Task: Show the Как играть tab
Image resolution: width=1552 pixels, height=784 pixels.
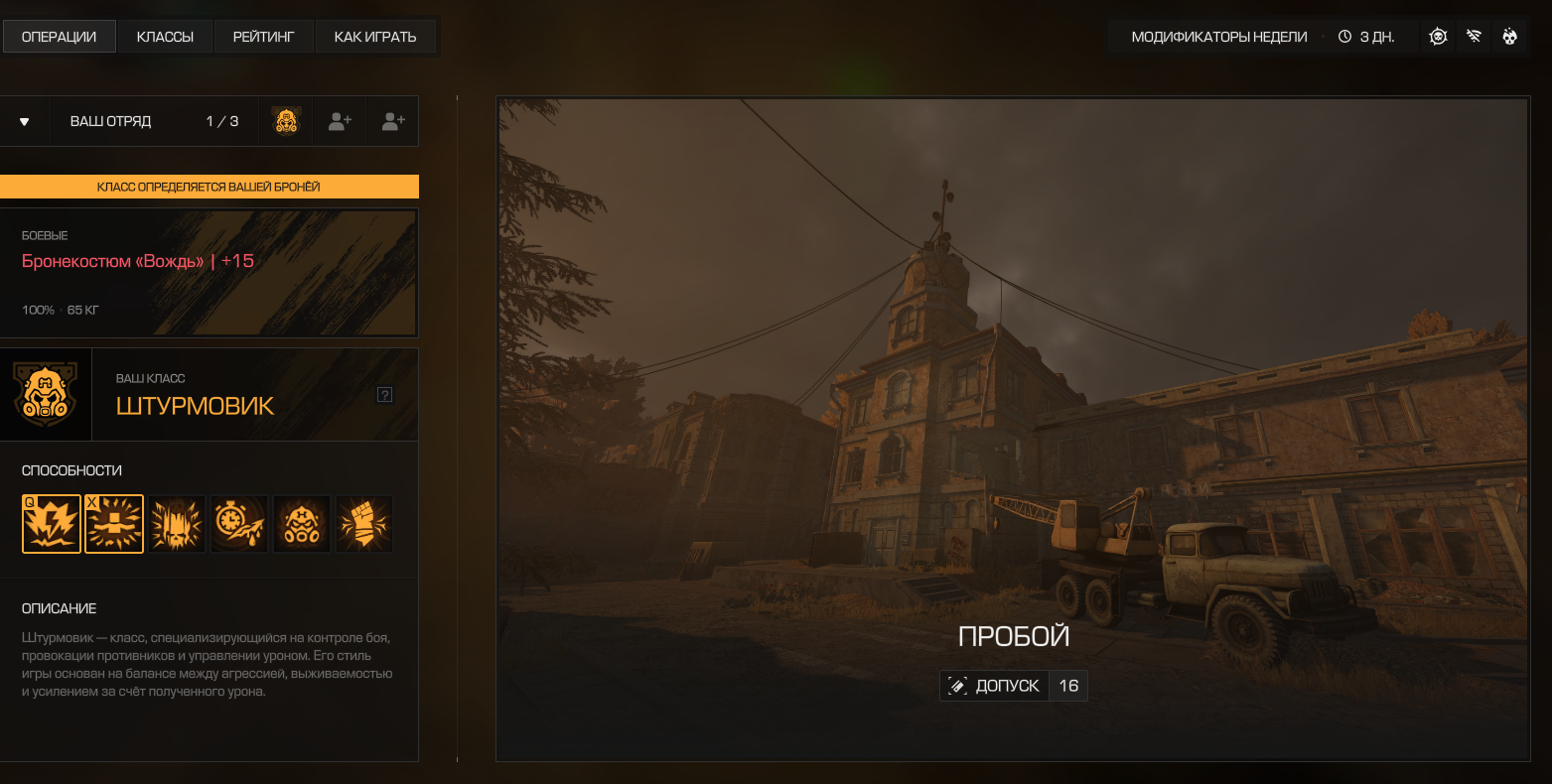Action: click(x=375, y=37)
